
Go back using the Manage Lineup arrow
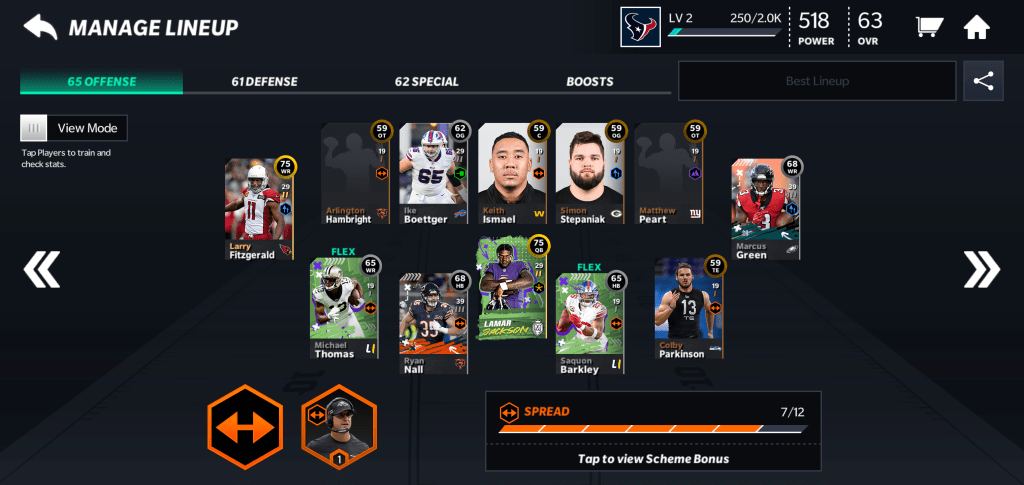pyautogui.click(x=41, y=27)
